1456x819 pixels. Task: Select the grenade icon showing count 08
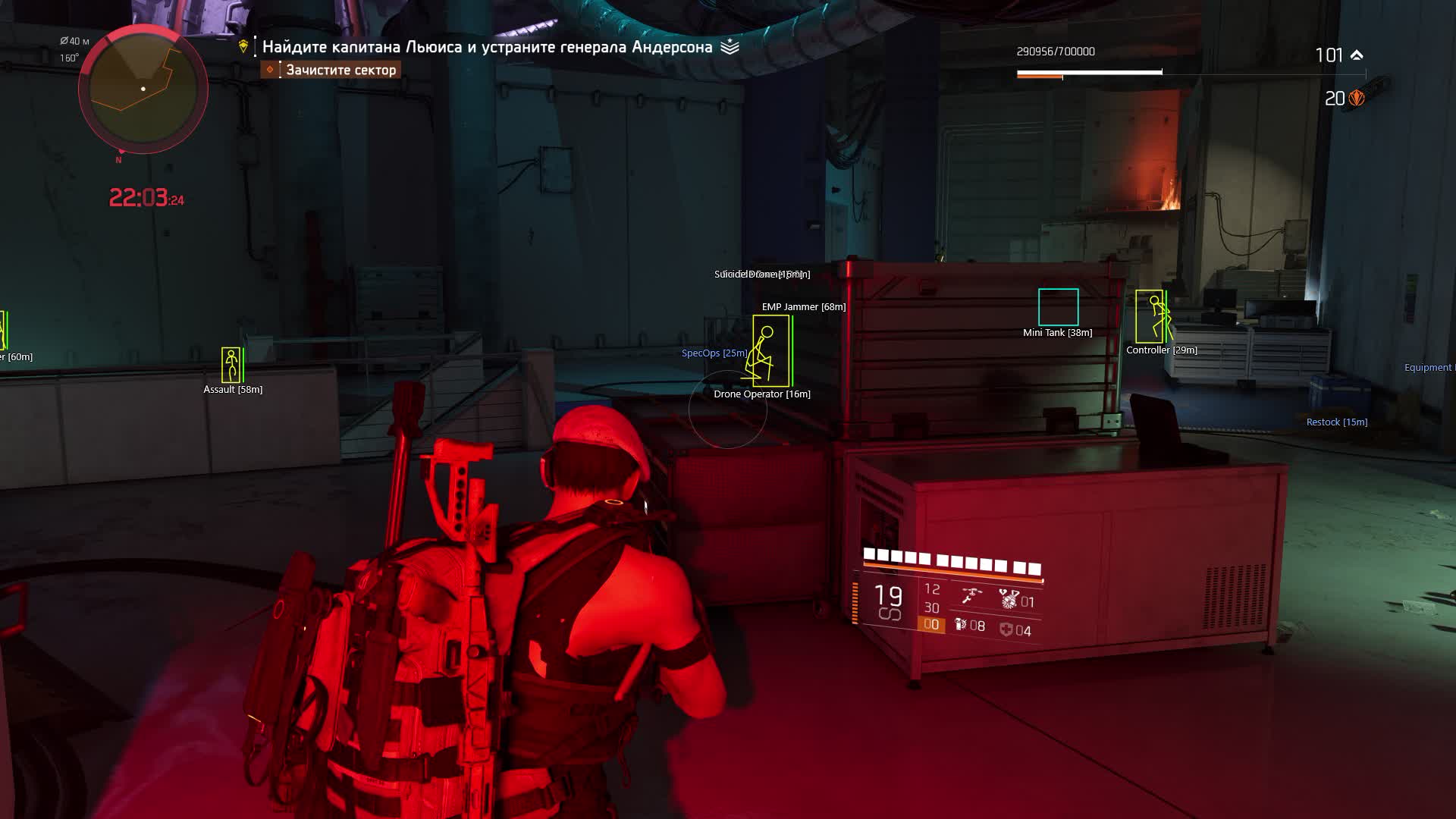(960, 626)
